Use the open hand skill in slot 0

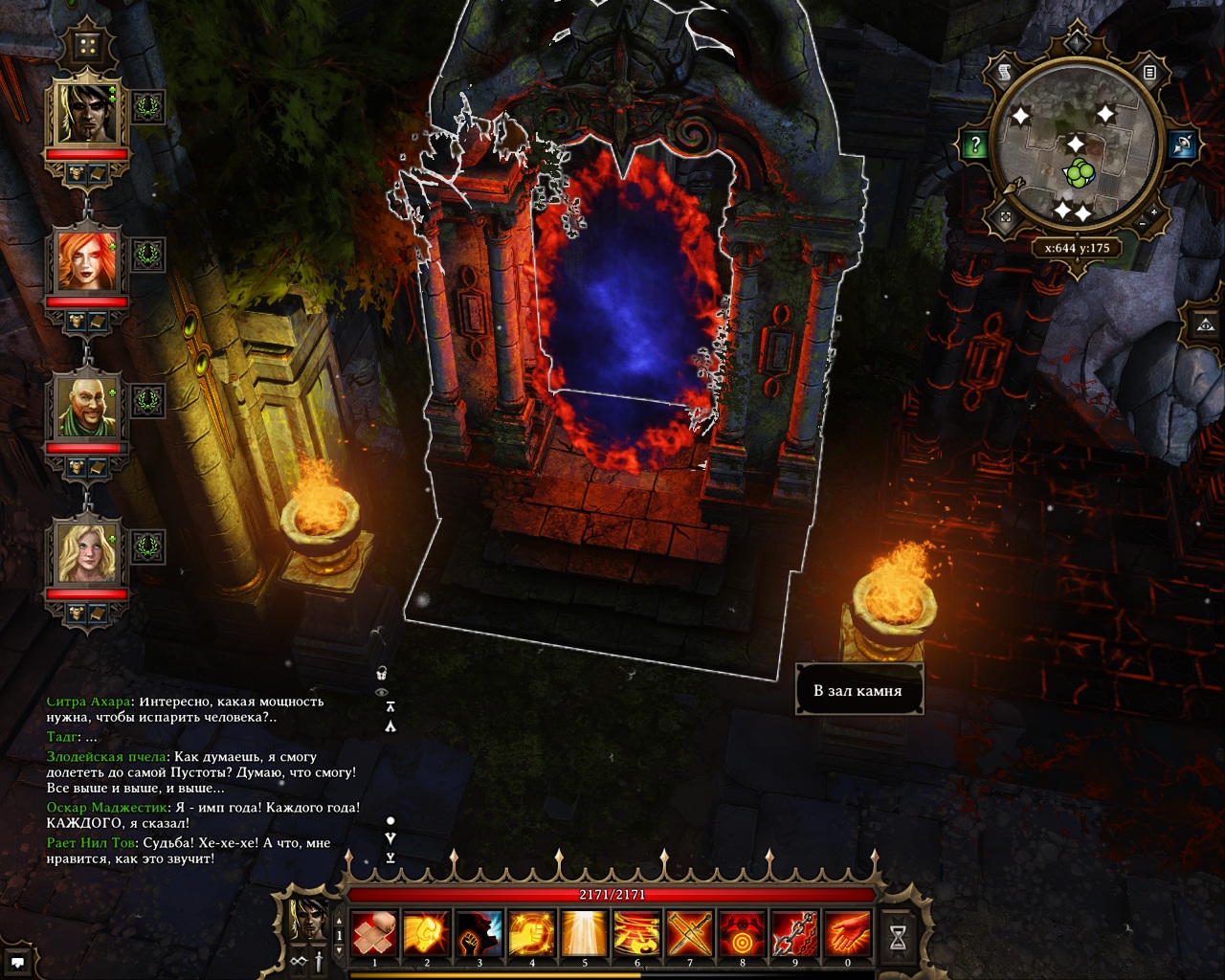coord(847,933)
